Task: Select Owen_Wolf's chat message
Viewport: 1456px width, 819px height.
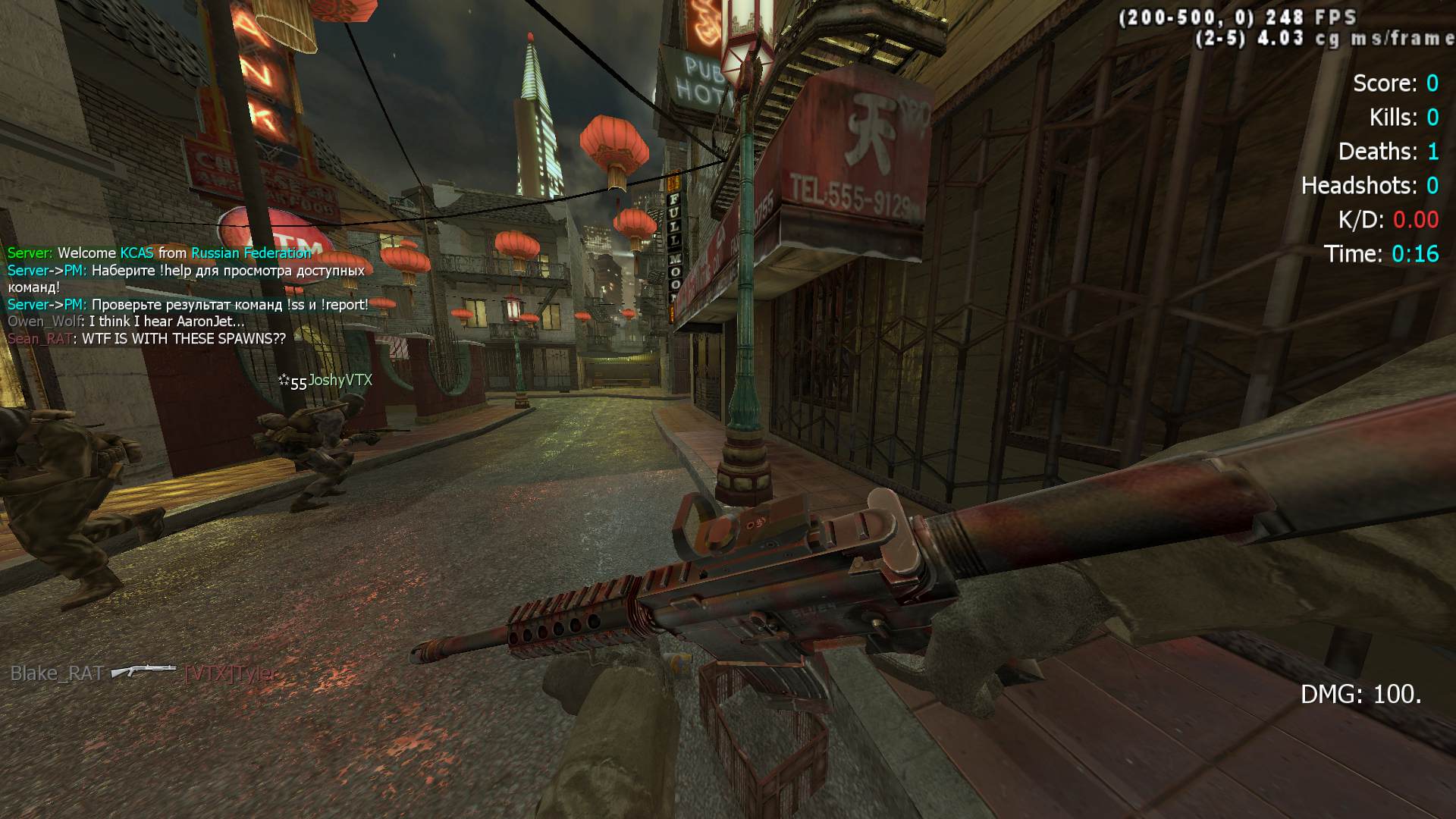Action: pyautogui.click(x=126, y=322)
